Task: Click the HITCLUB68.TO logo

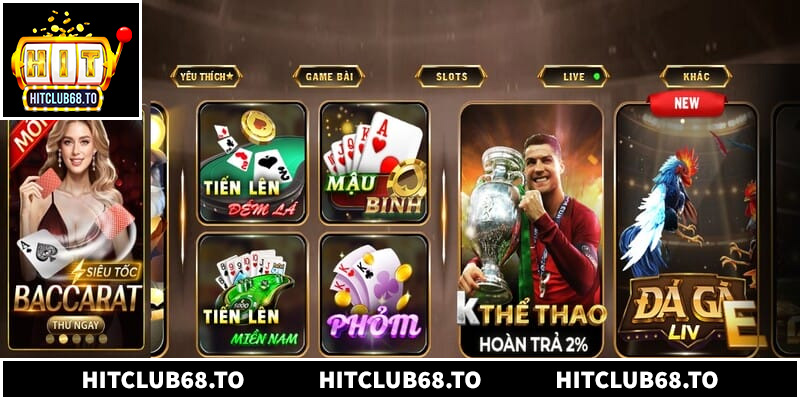Action: click(70, 60)
